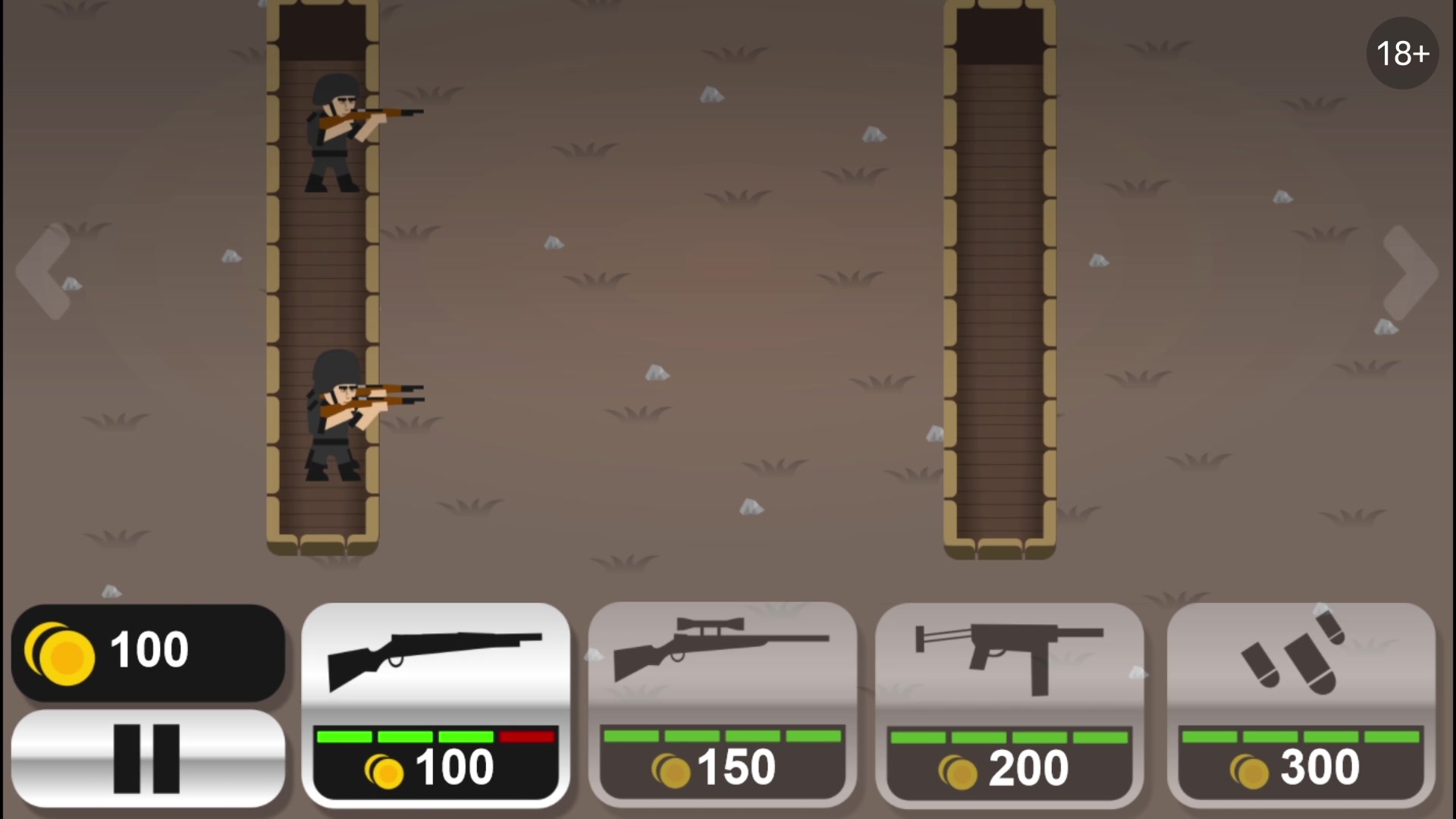Click the red segment of the rifle cooldown bar
Image resolution: width=1456 pixels, height=819 pixels.
[527, 736]
